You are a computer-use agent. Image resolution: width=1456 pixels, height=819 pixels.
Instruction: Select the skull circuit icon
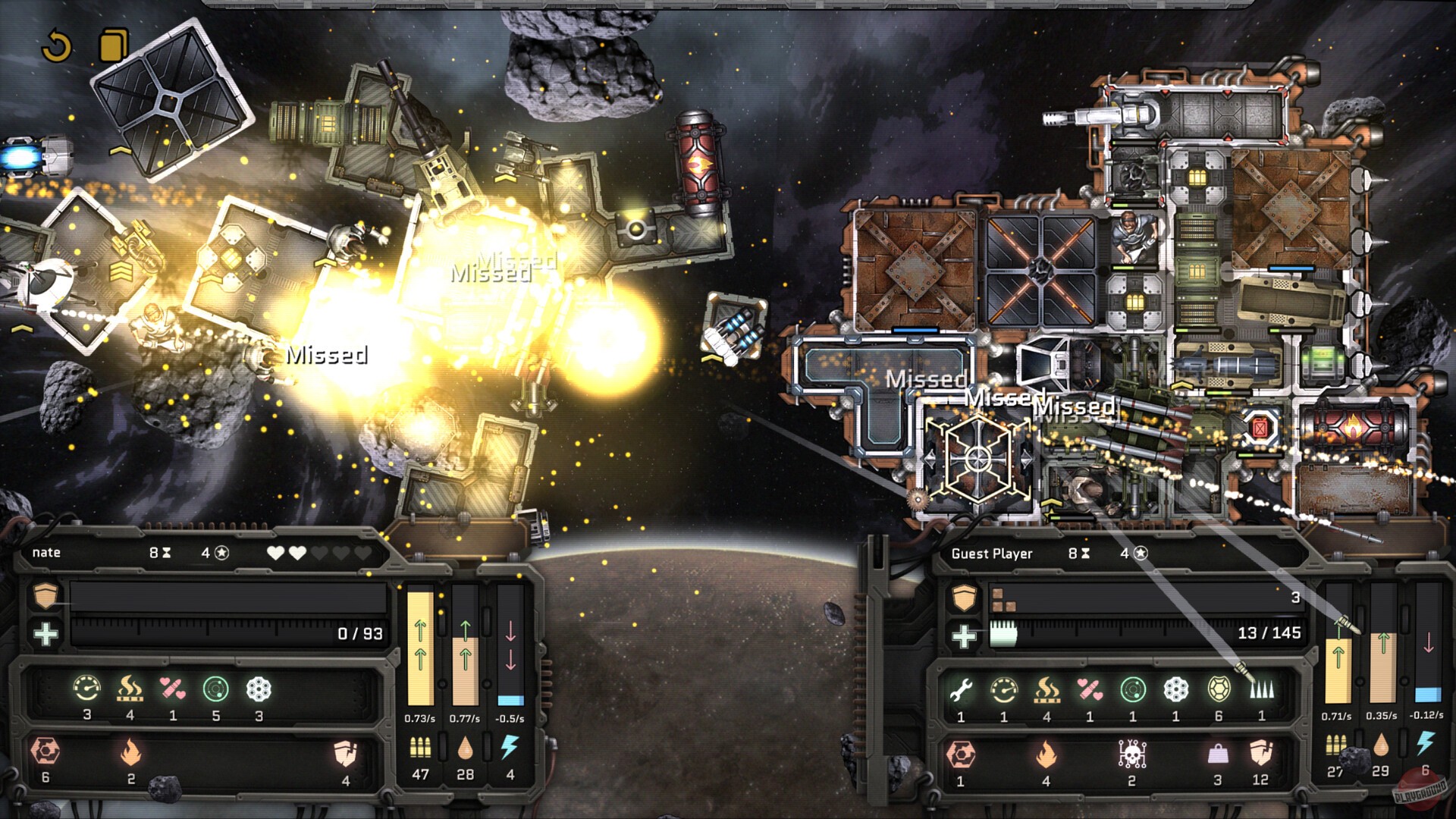click(1131, 753)
